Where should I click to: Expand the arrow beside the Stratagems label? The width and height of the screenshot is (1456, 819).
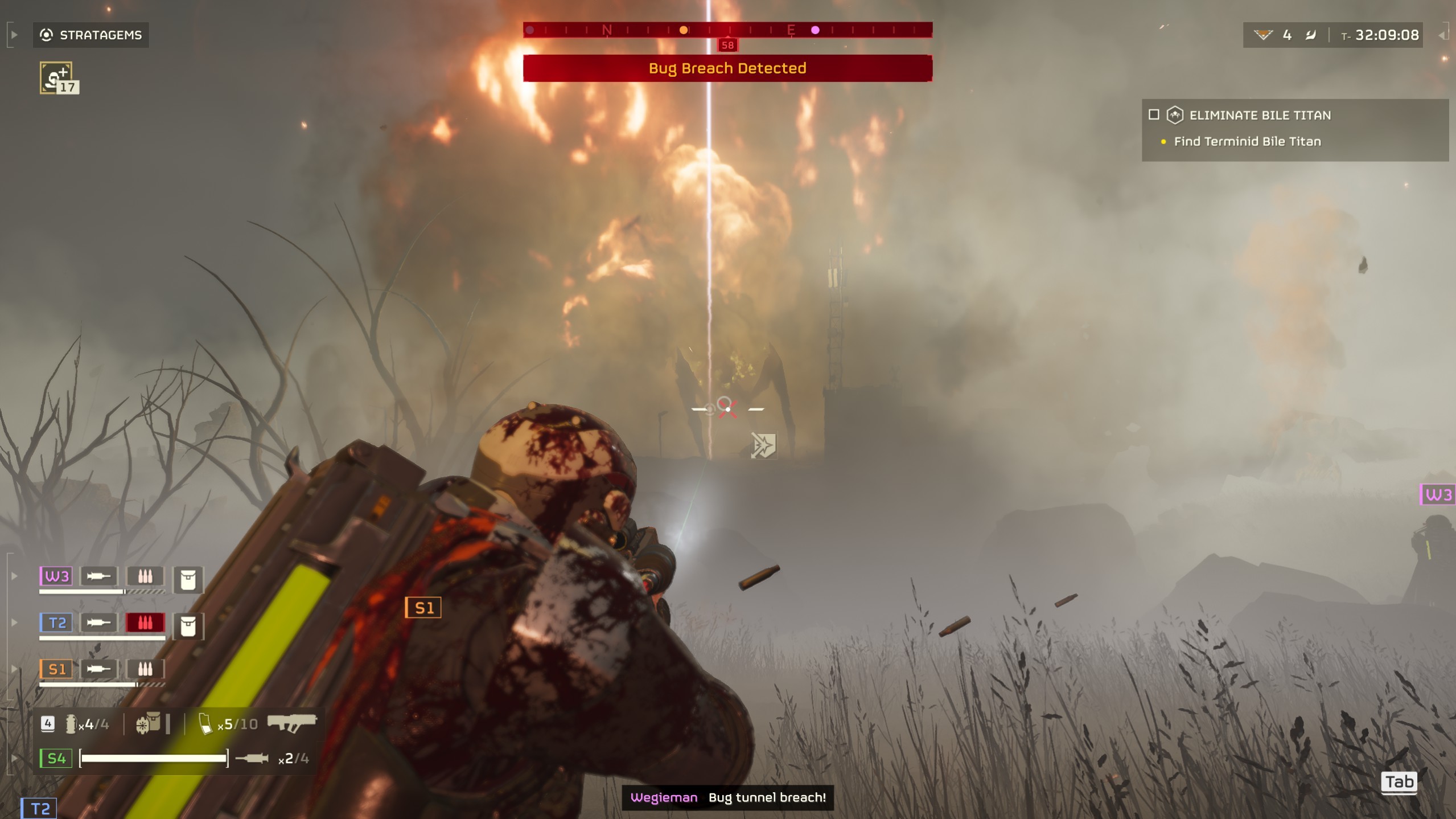tap(14, 35)
